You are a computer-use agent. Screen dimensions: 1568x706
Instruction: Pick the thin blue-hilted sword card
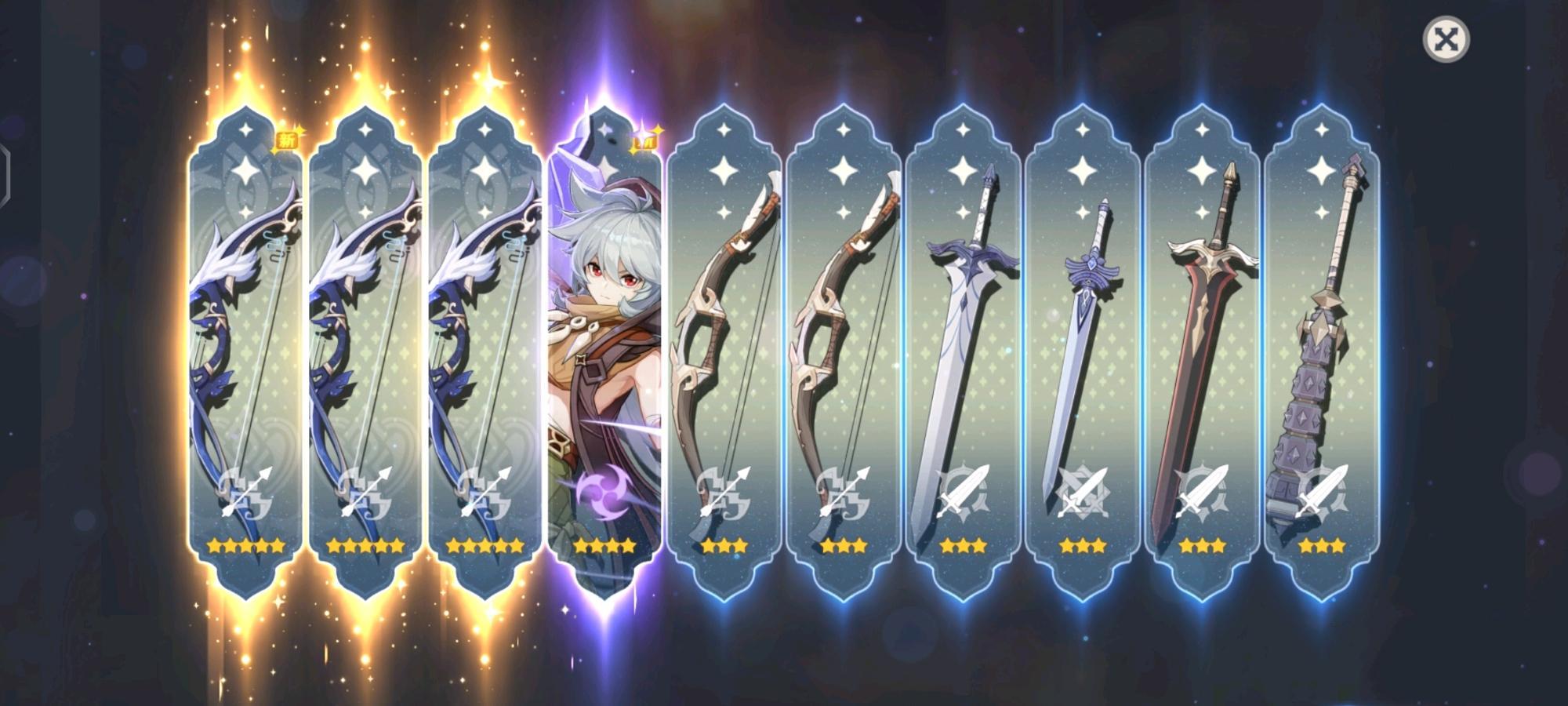point(1082,353)
